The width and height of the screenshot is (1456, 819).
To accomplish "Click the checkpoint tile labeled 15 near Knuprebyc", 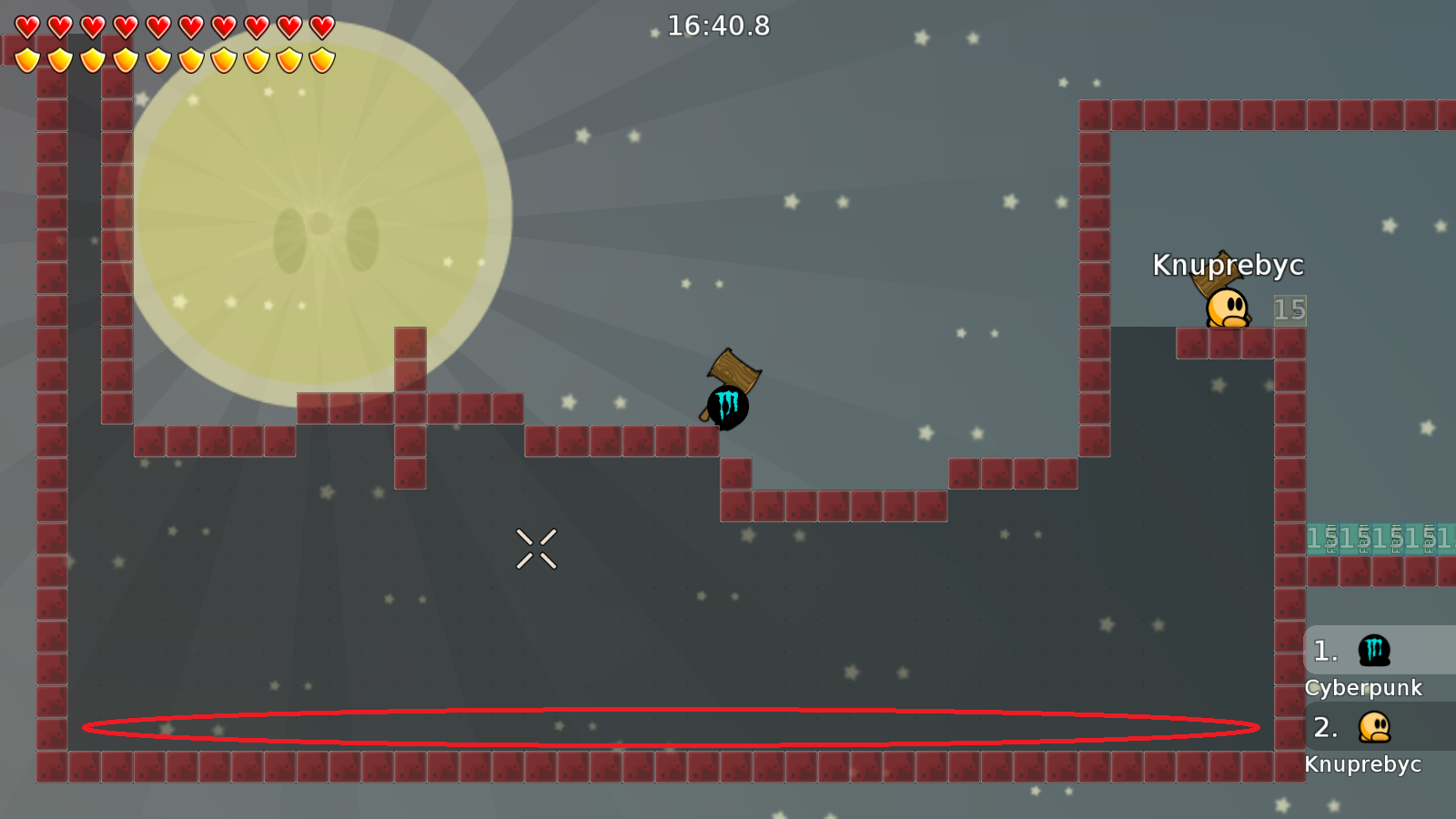I will tap(1290, 309).
